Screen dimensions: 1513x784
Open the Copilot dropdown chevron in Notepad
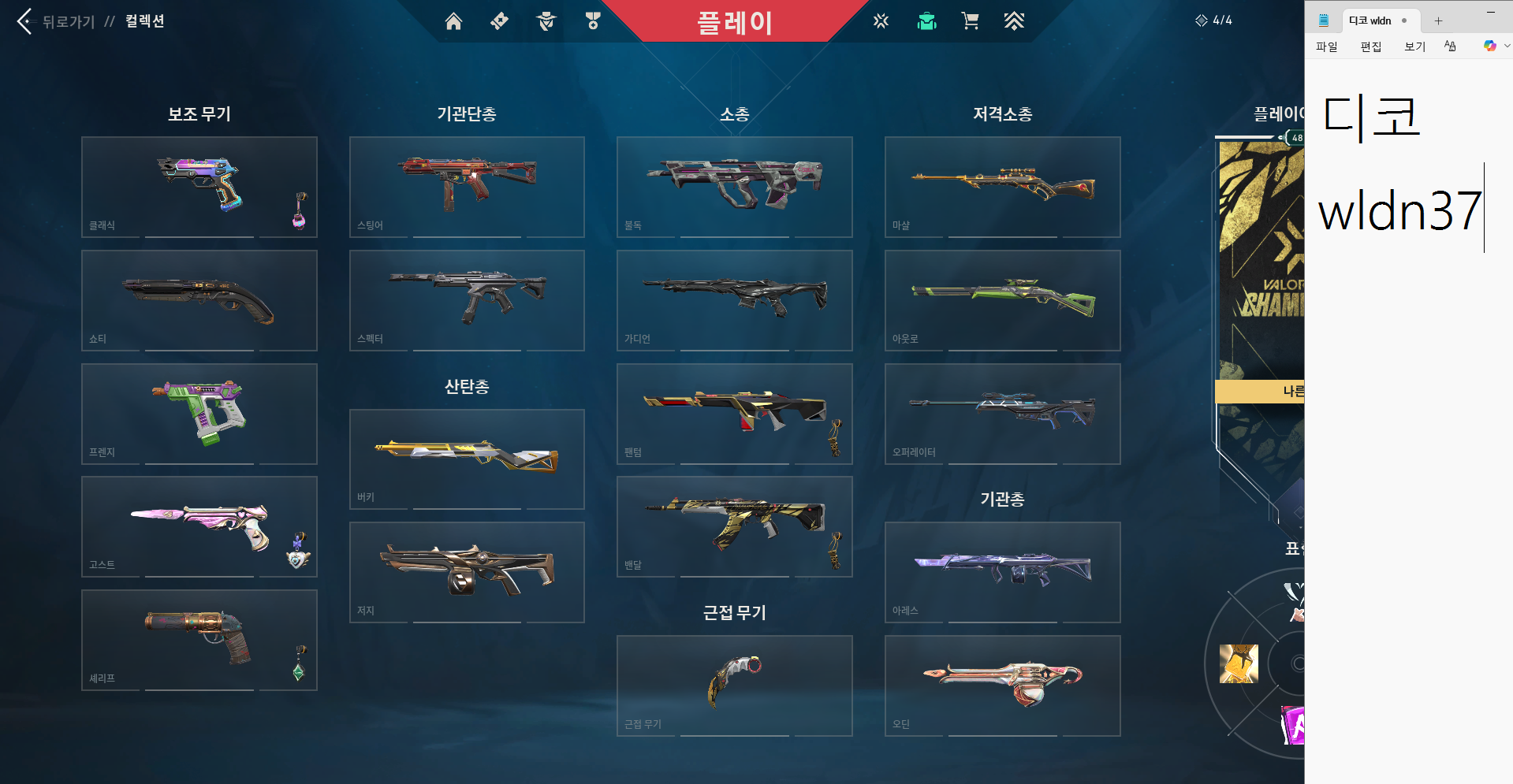[1504, 46]
